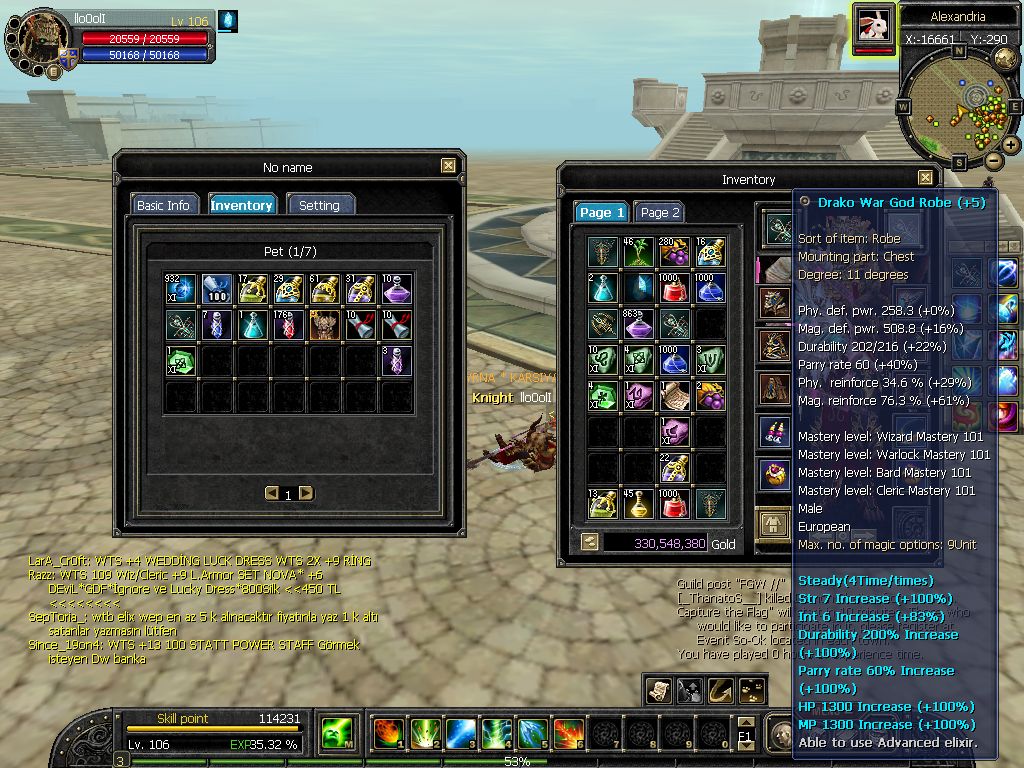This screenshot has width=1024, height=768.
Task: Go to the previous pet inventory page
Action: point(271,493)
